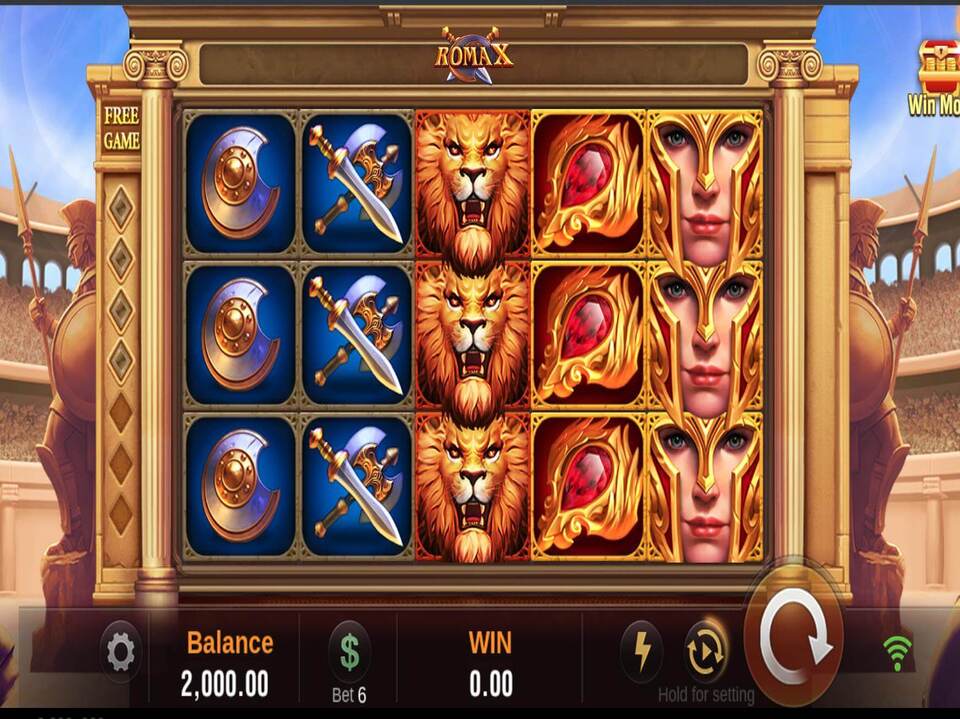
Task: Change the bet using the dollar sign button
Action: [349, 652]
